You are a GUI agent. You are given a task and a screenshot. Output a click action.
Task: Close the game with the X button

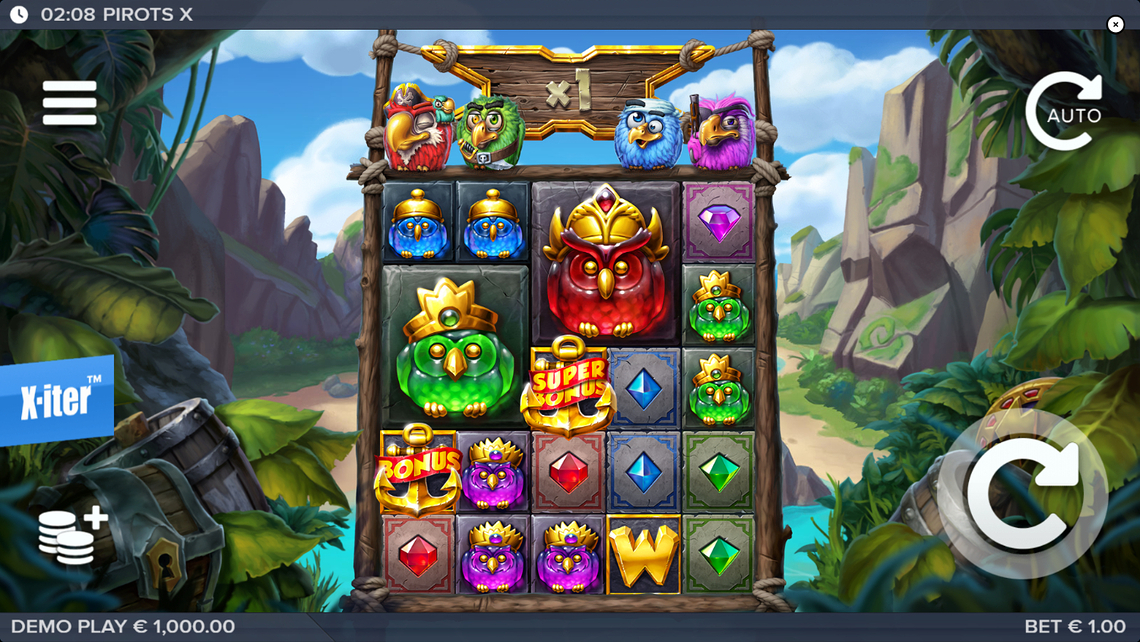(1116, 25)
